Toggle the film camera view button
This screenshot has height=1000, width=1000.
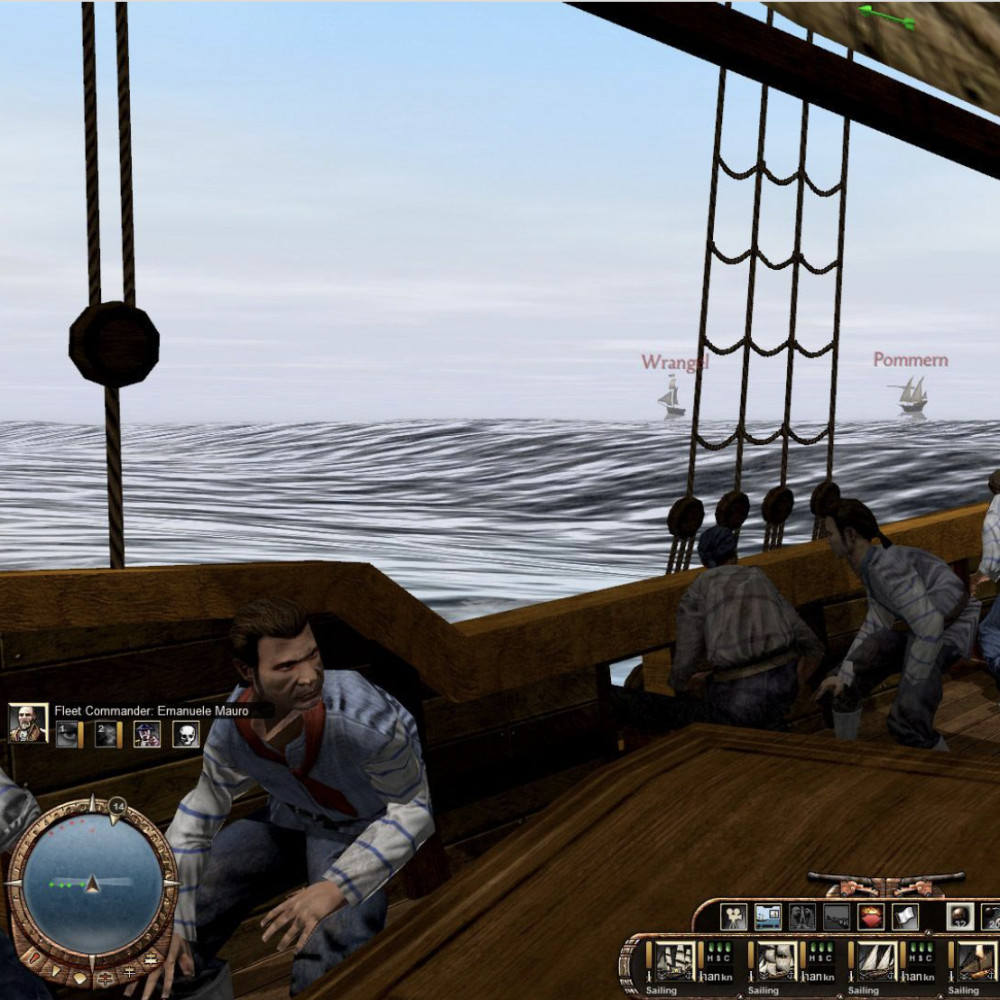click(734, 916)
